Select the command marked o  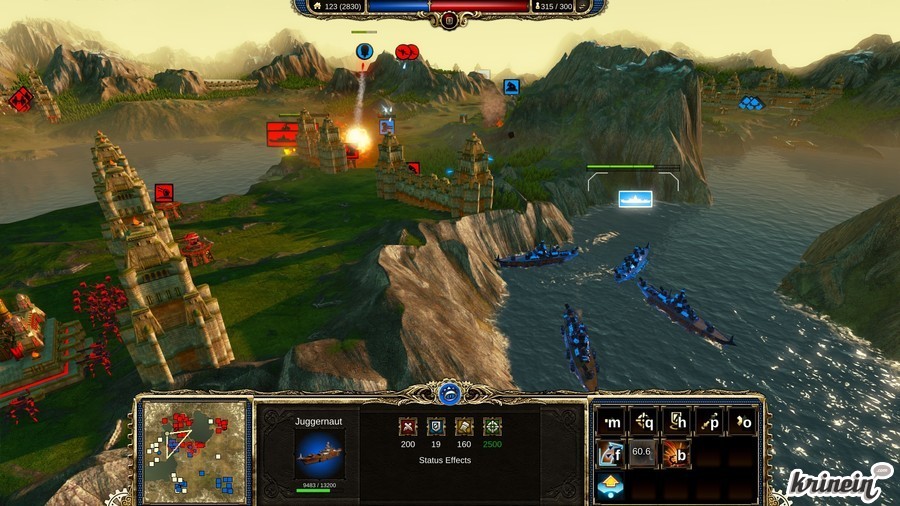click(741, 421)
